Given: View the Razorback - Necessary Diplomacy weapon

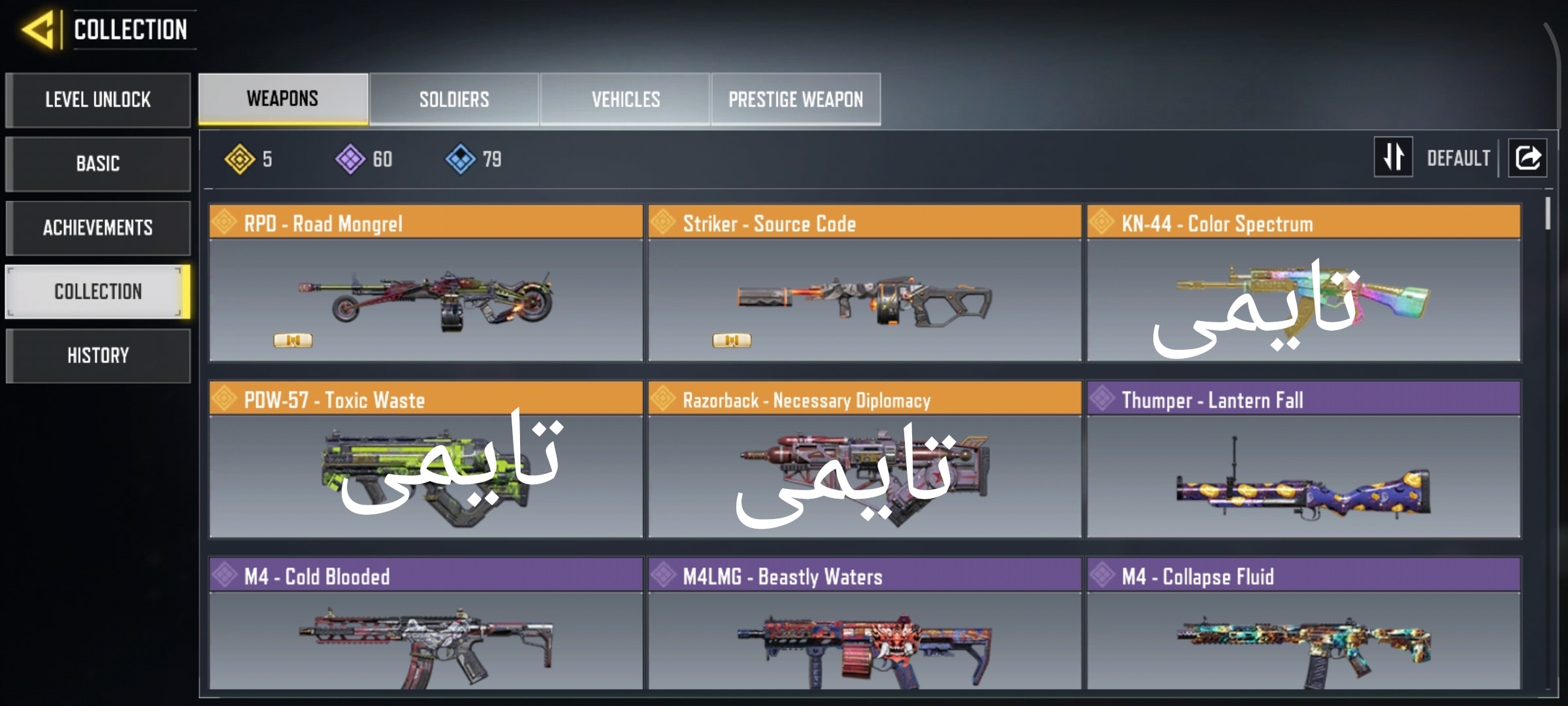Looking at the screenshot, I should pyautogui.click(x=864, y=460).
